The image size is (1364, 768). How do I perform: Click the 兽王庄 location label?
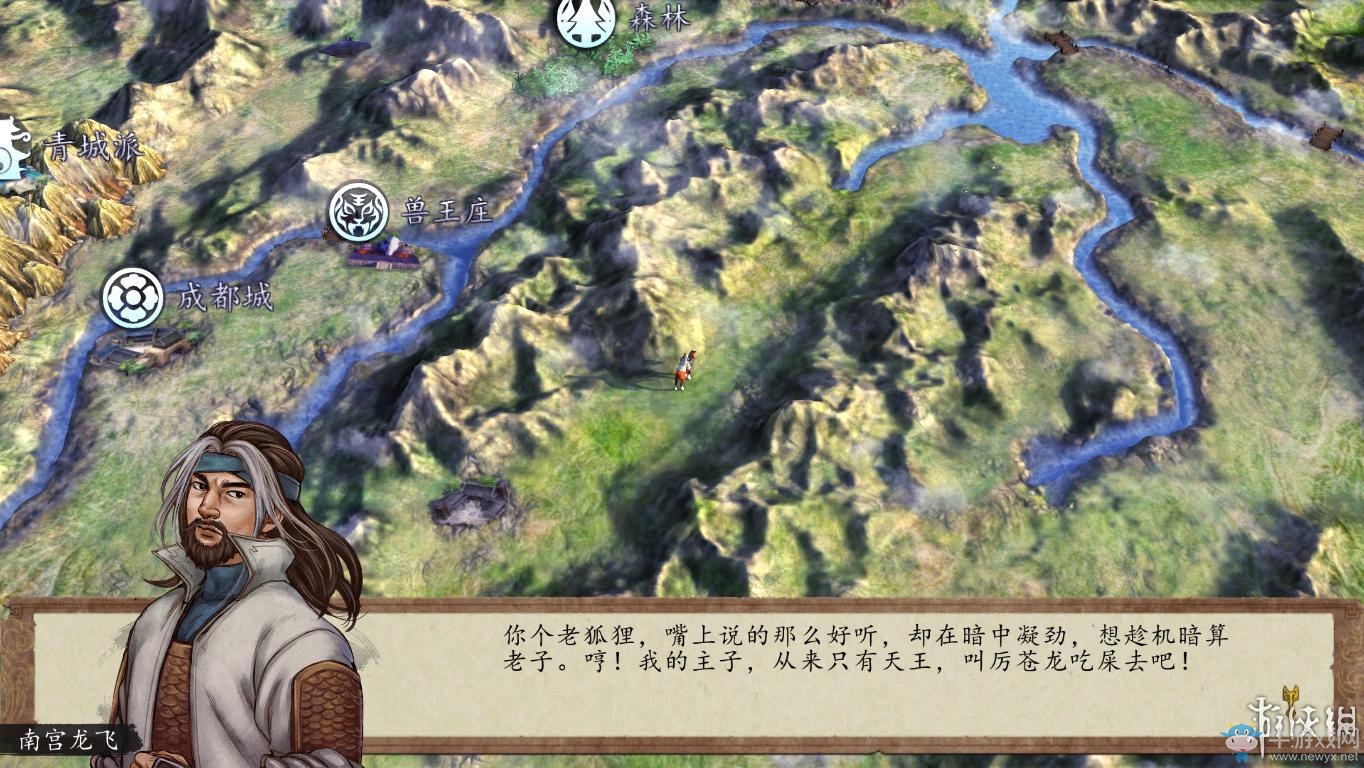click(x=447, y=210)
